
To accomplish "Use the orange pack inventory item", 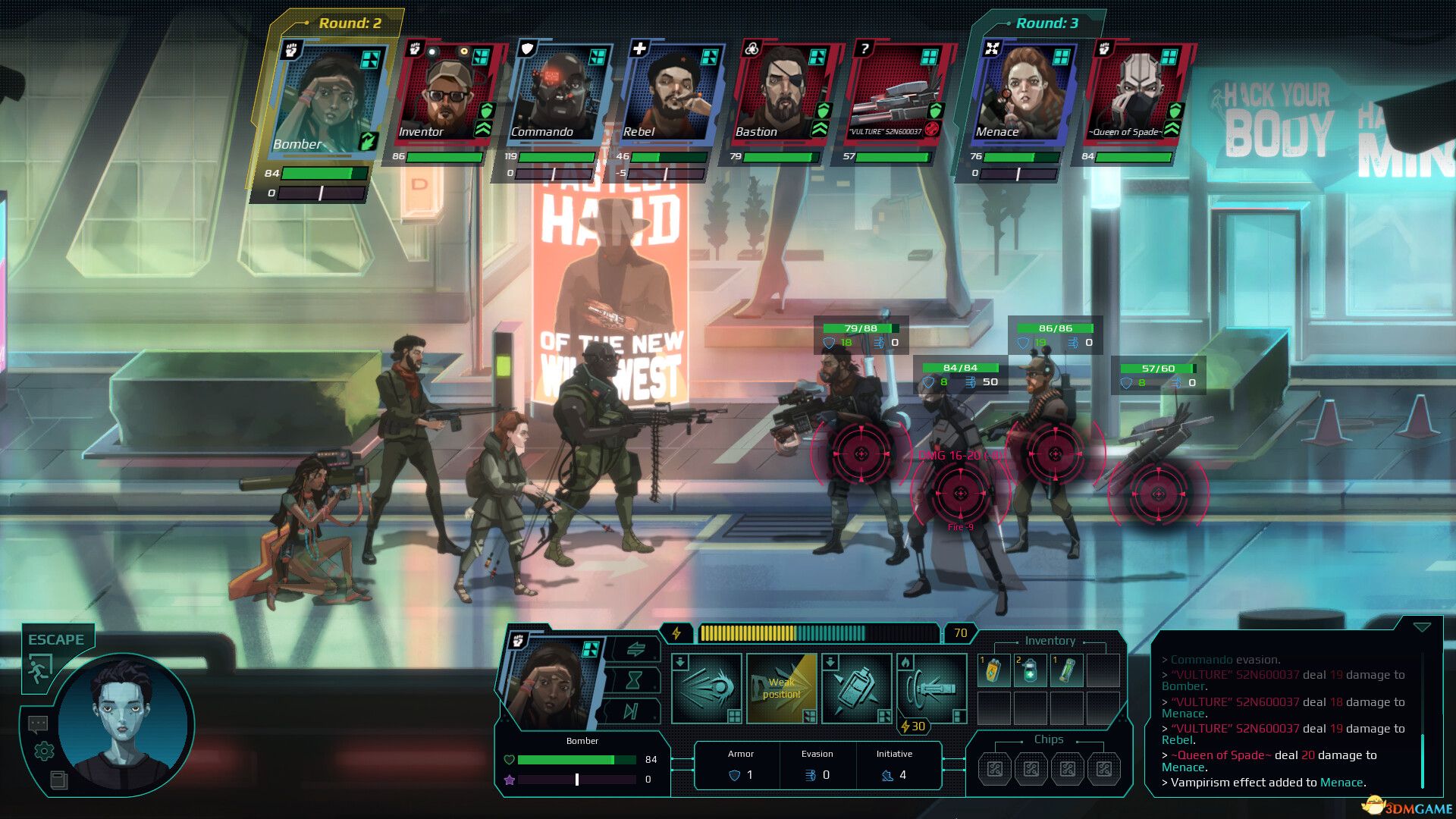I will pos(993,671).
